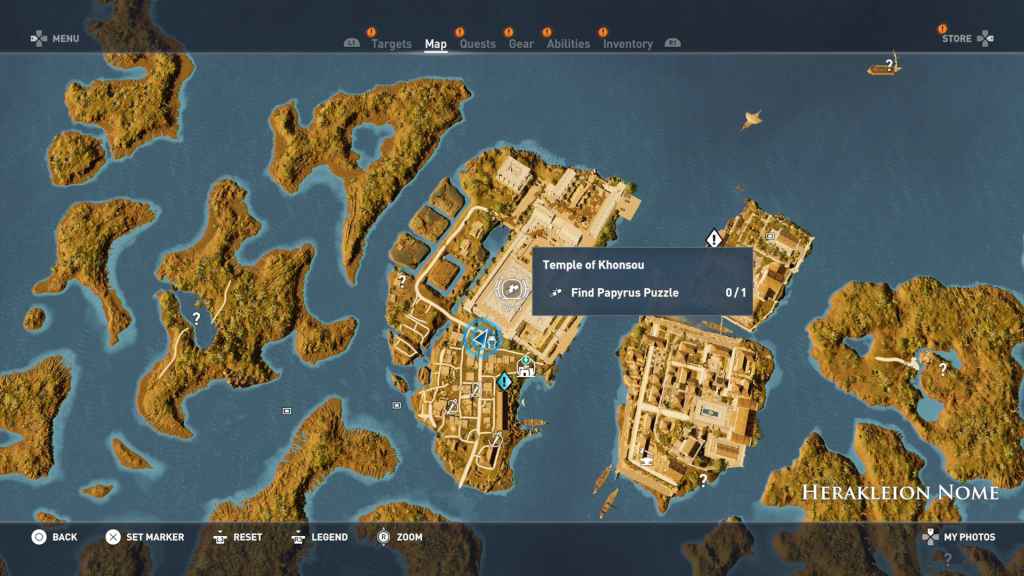Open the Inventory tab

pos(628,44)
